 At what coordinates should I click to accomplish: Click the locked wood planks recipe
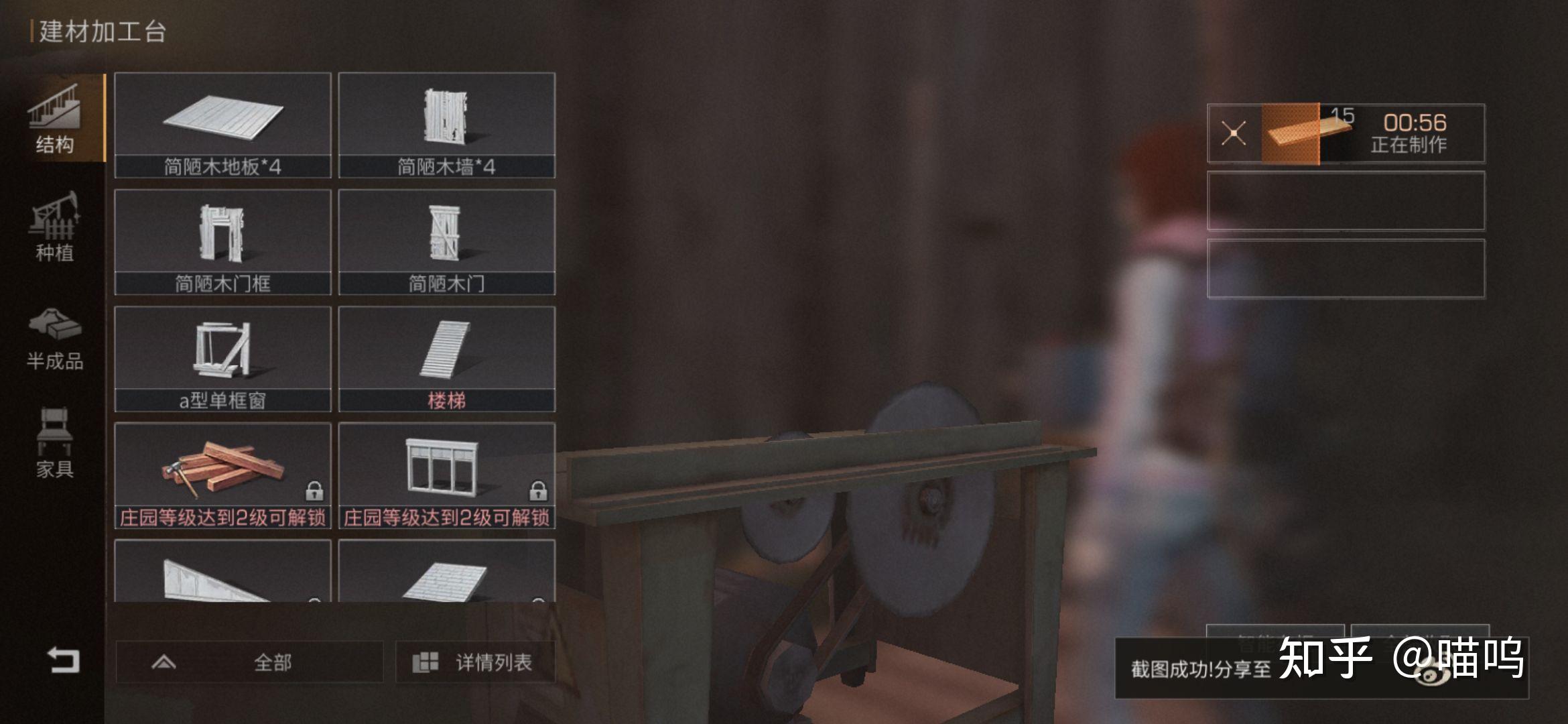tap(222, 475)
